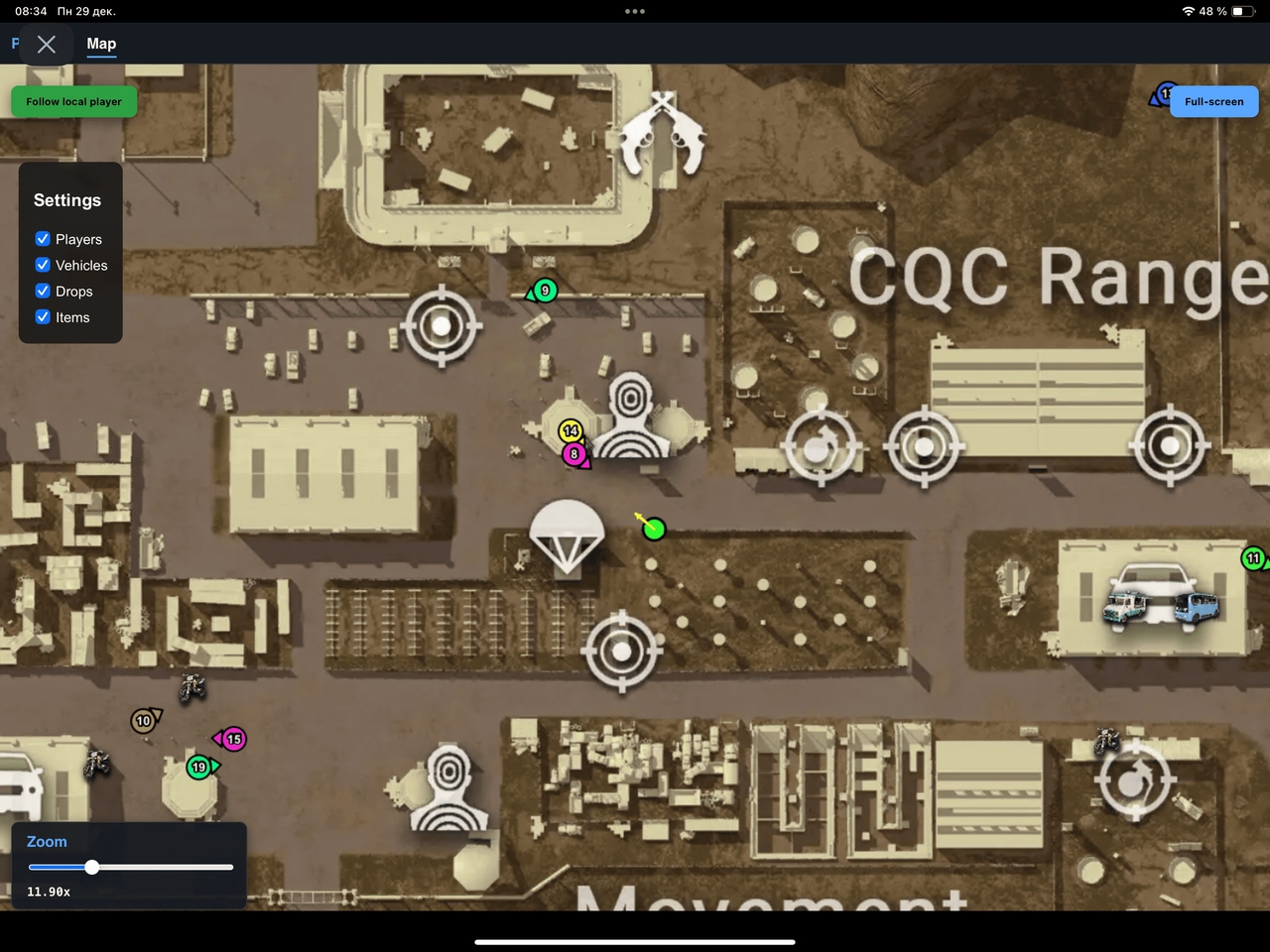Viewport: 1270px width, 952px height.
Task: Select pink player marker 15
Action: point(233,739)
